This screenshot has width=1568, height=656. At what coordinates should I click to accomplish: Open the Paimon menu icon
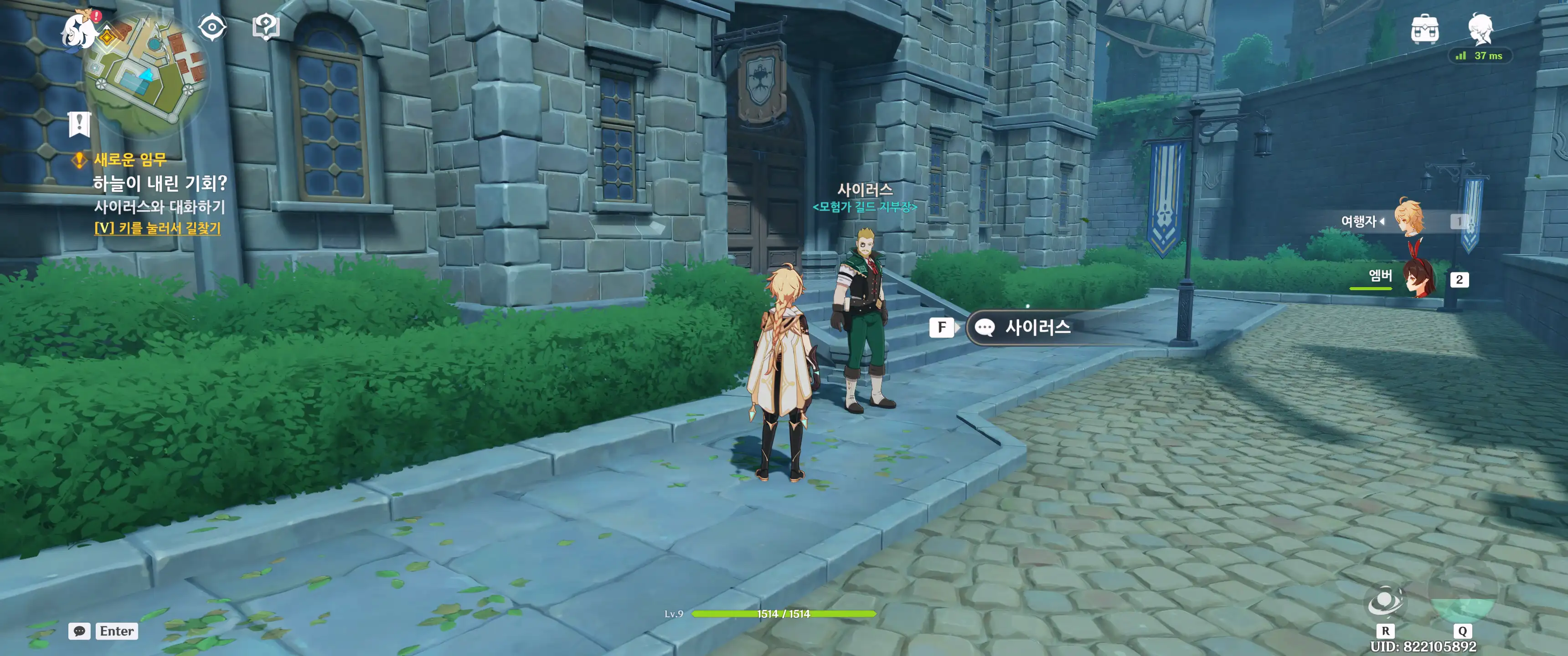click(78, 29)
